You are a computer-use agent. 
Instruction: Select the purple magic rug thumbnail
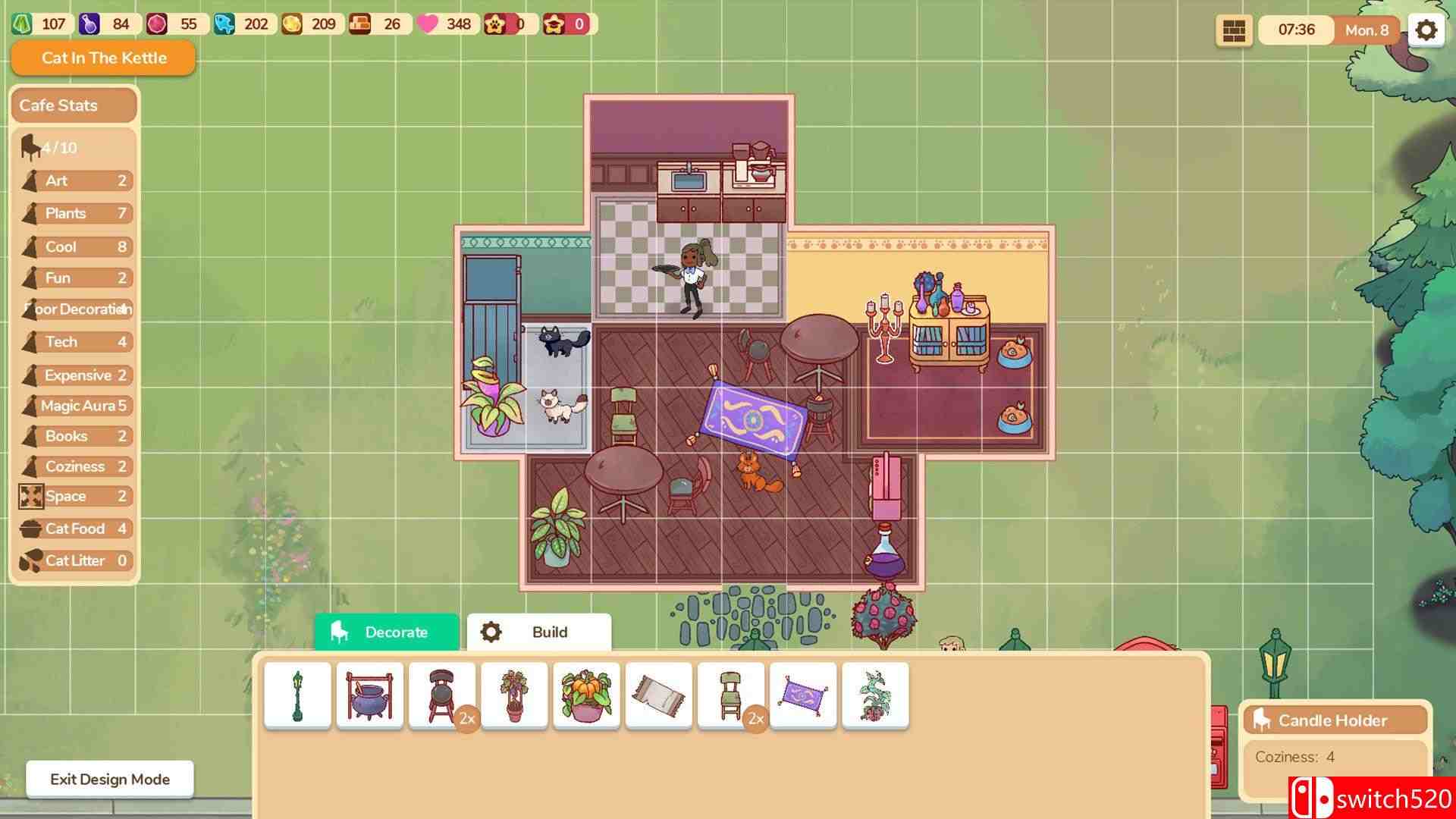[803, 695]
